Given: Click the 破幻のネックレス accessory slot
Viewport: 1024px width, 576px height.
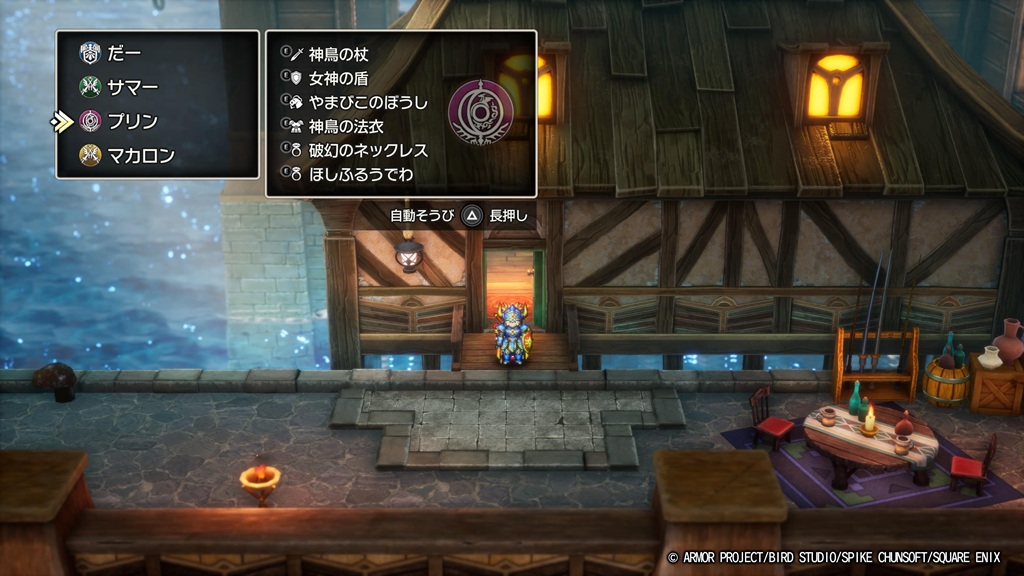Looking at the screenshot, I should (368, 150).
